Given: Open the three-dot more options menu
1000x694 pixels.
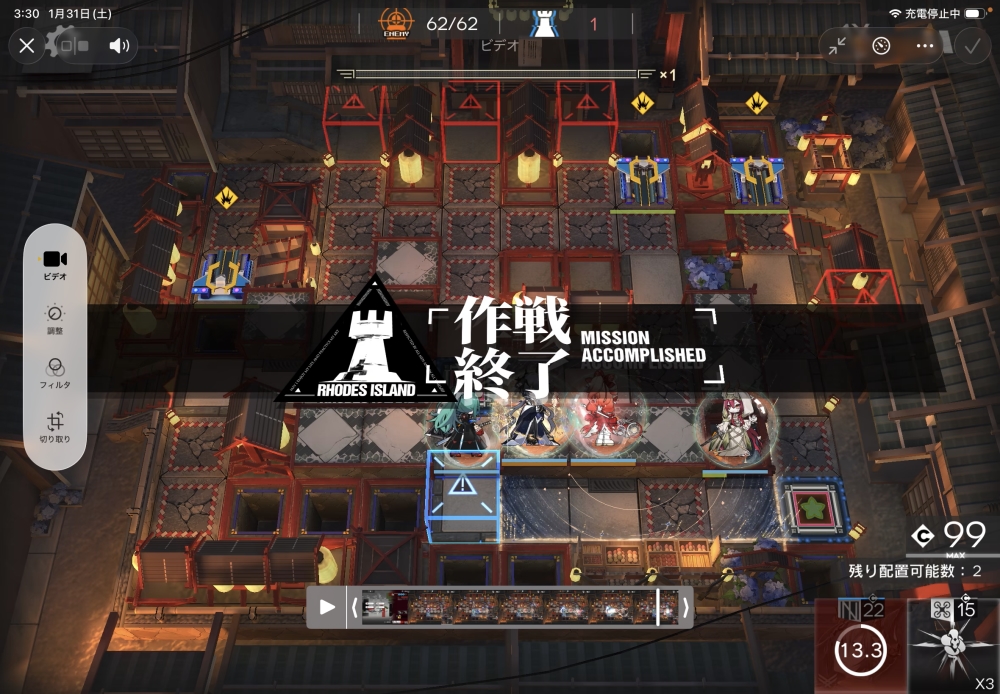Looking at the screenshot, I should [x=925, y=46].
